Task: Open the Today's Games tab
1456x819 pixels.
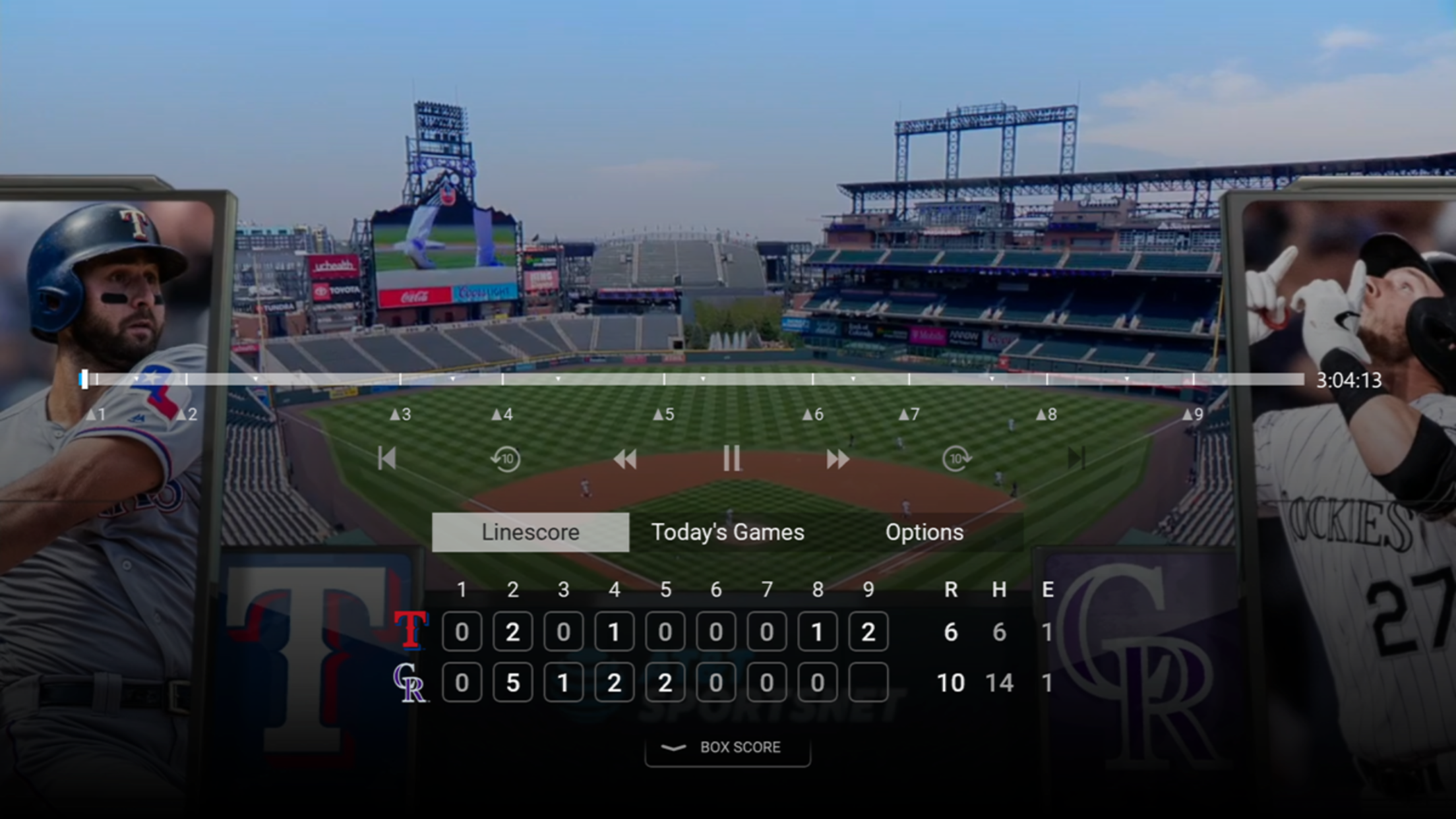Action: click(x=727, y=532)
